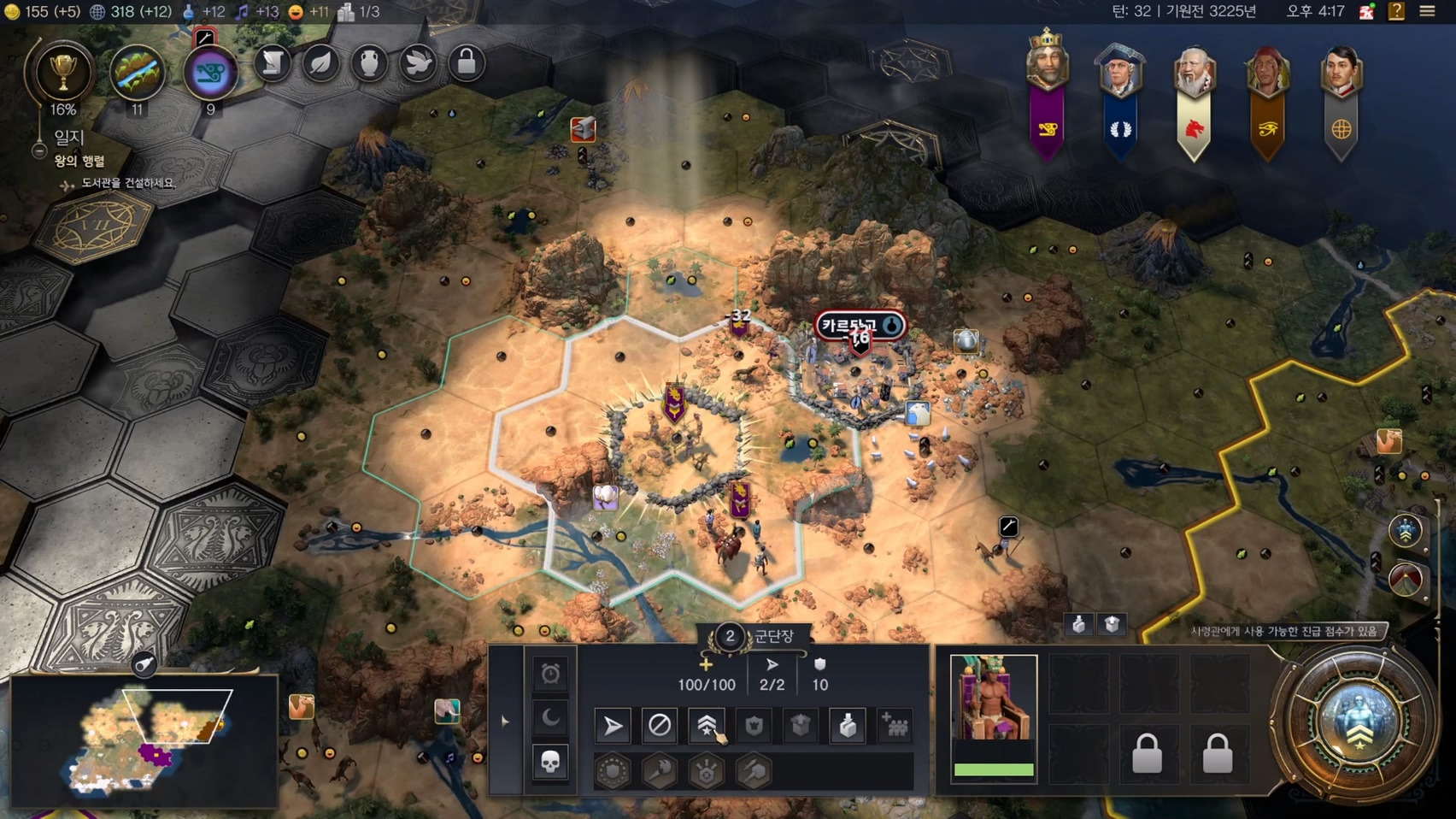Click the 2K account icon
The height and width of the screenshot is (819, 1456).
tap(1366, 12)
